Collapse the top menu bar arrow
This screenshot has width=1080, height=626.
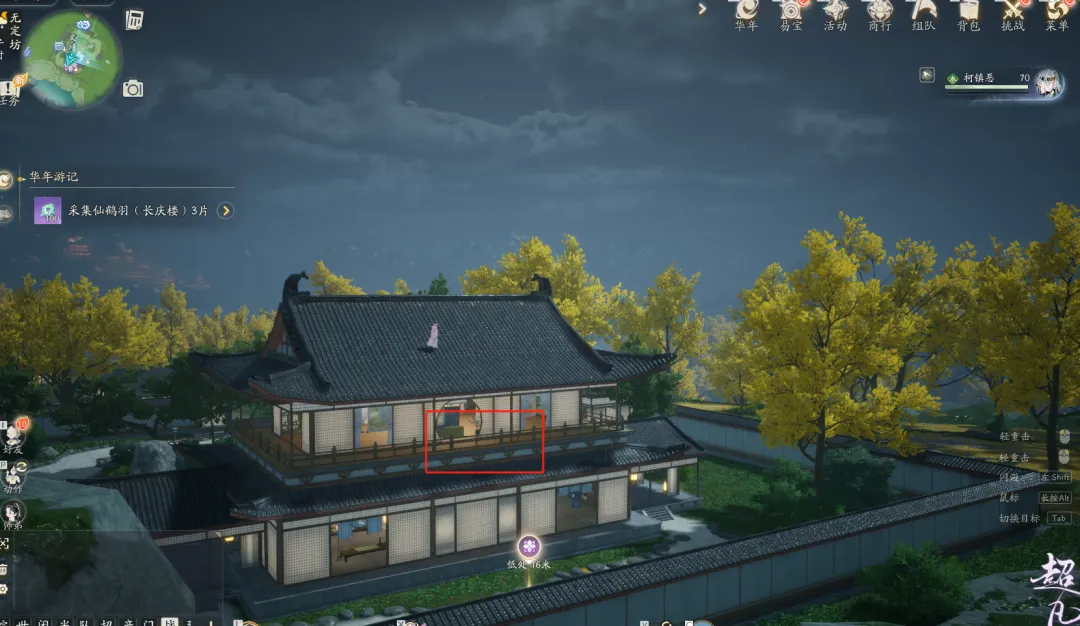click(703, 9)
